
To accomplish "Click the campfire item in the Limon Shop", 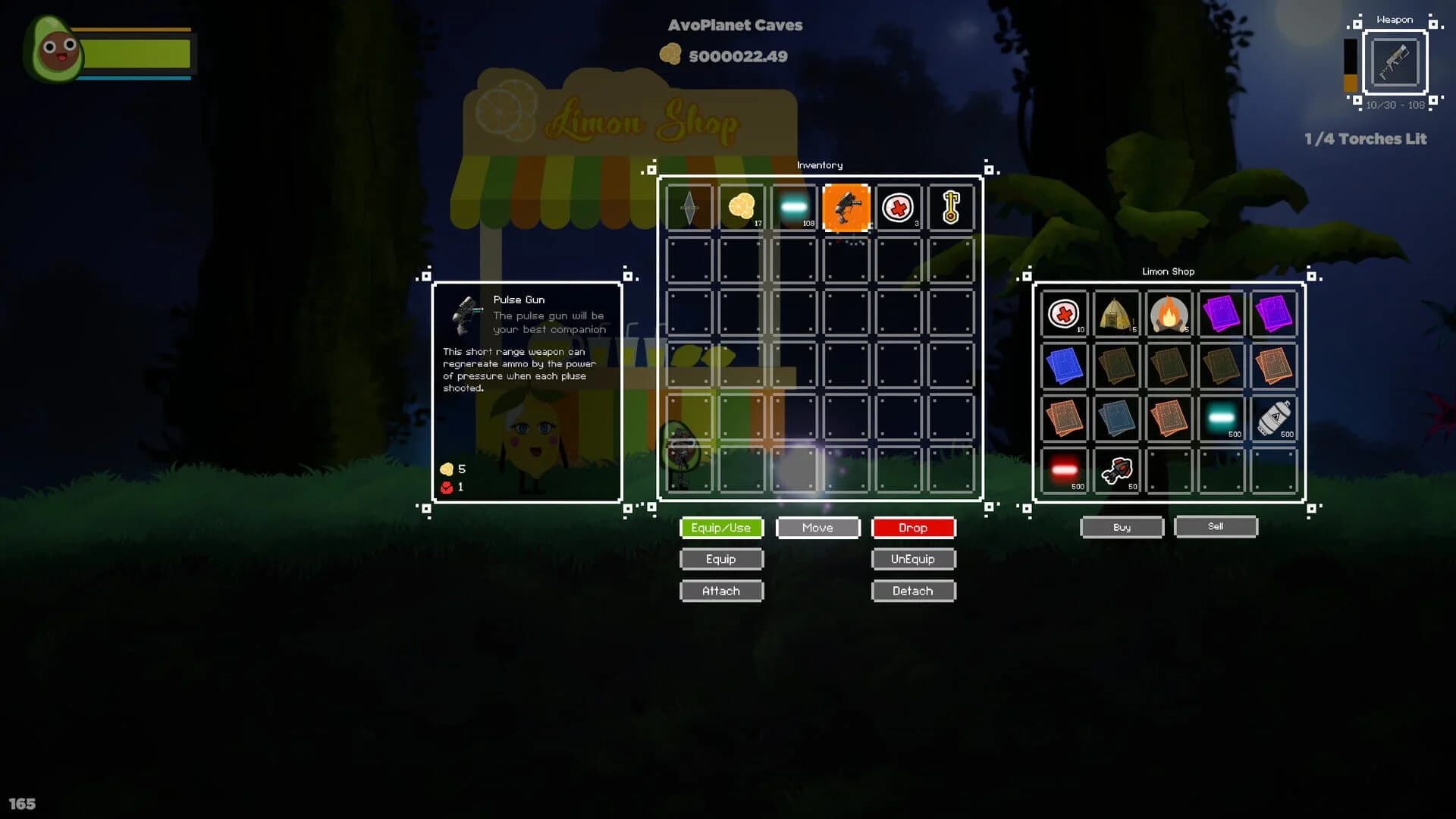I will tap(1168, 313).
